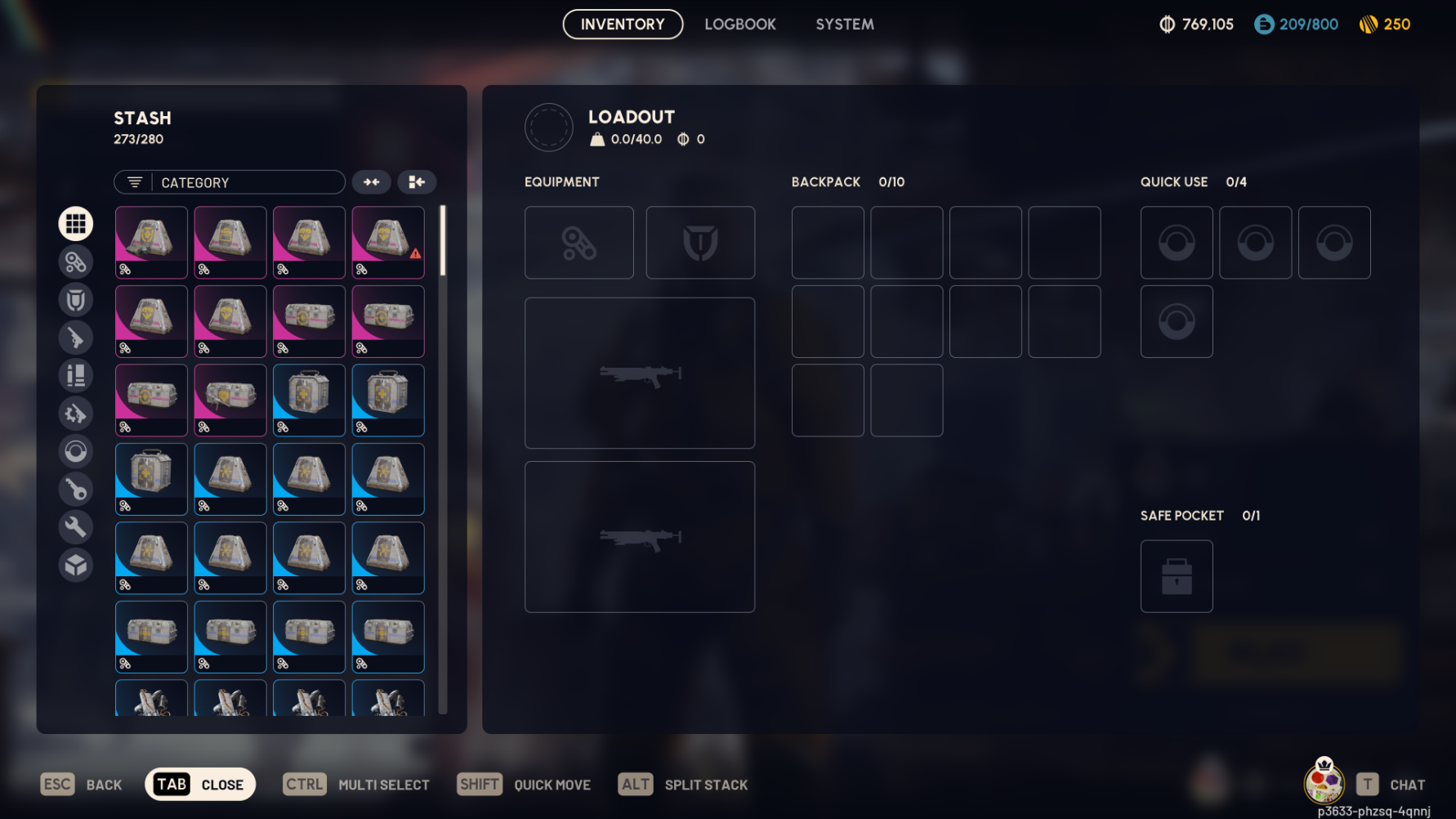
Task: Open the Logbook tab
Action: click(x=740, y=25)
